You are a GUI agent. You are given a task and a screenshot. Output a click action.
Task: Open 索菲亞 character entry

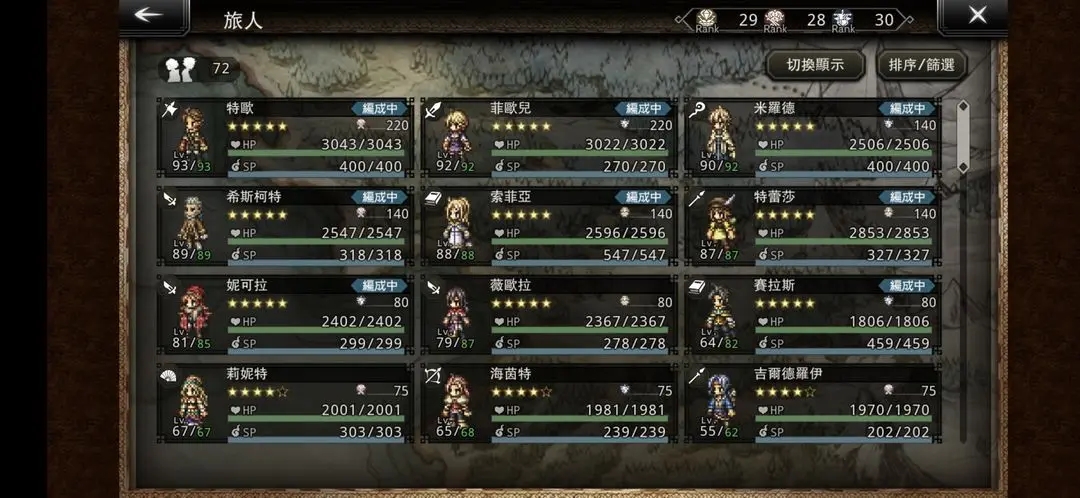(549, 225)
